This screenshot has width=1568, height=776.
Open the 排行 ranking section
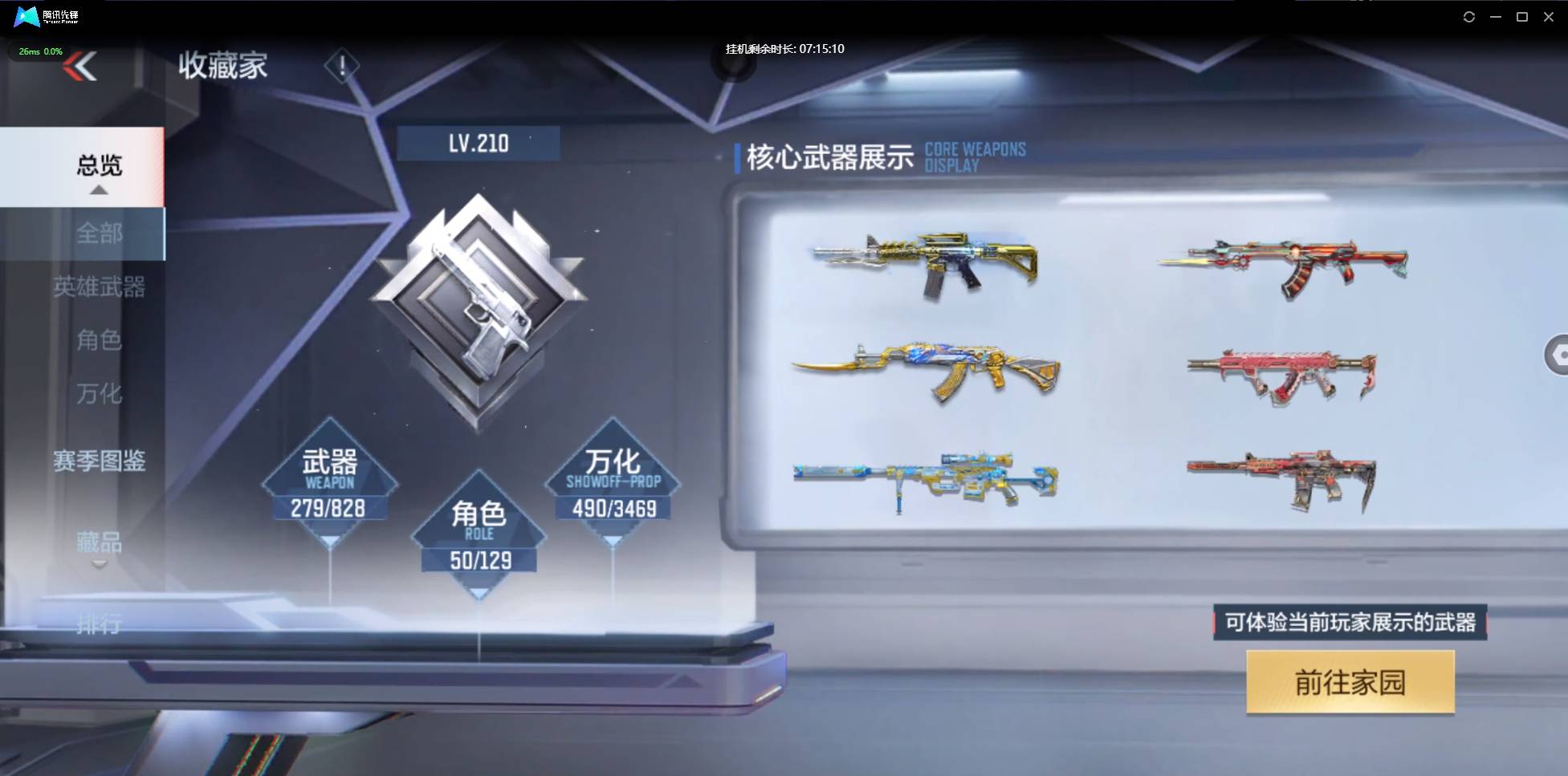pos(100,623)
